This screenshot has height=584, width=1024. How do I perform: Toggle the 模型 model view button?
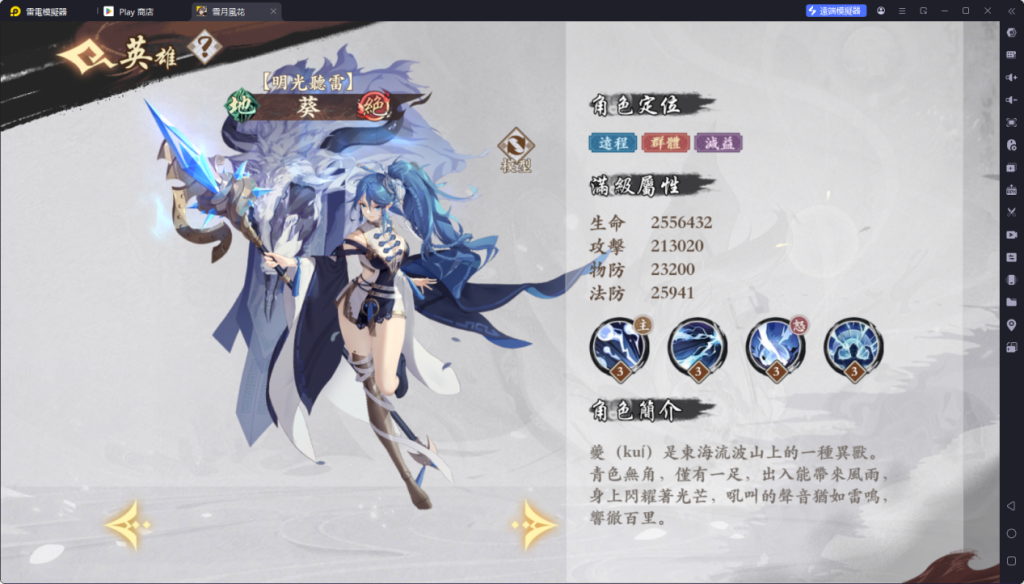(516, 148)
